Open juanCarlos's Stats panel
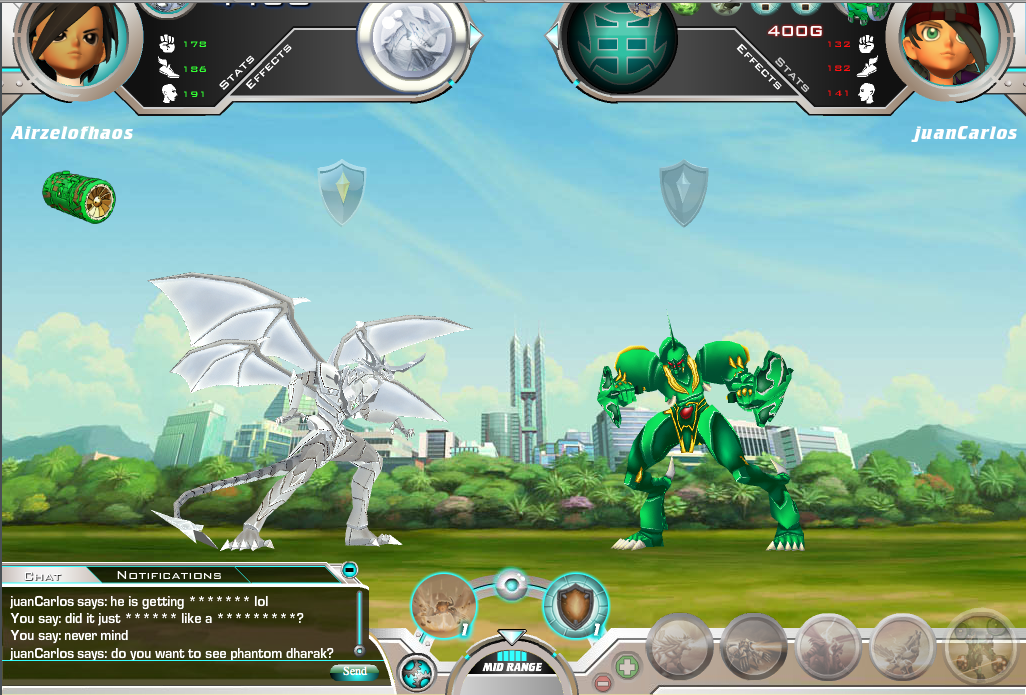This screenshot has height=695, width=1026. click(792, 72)
